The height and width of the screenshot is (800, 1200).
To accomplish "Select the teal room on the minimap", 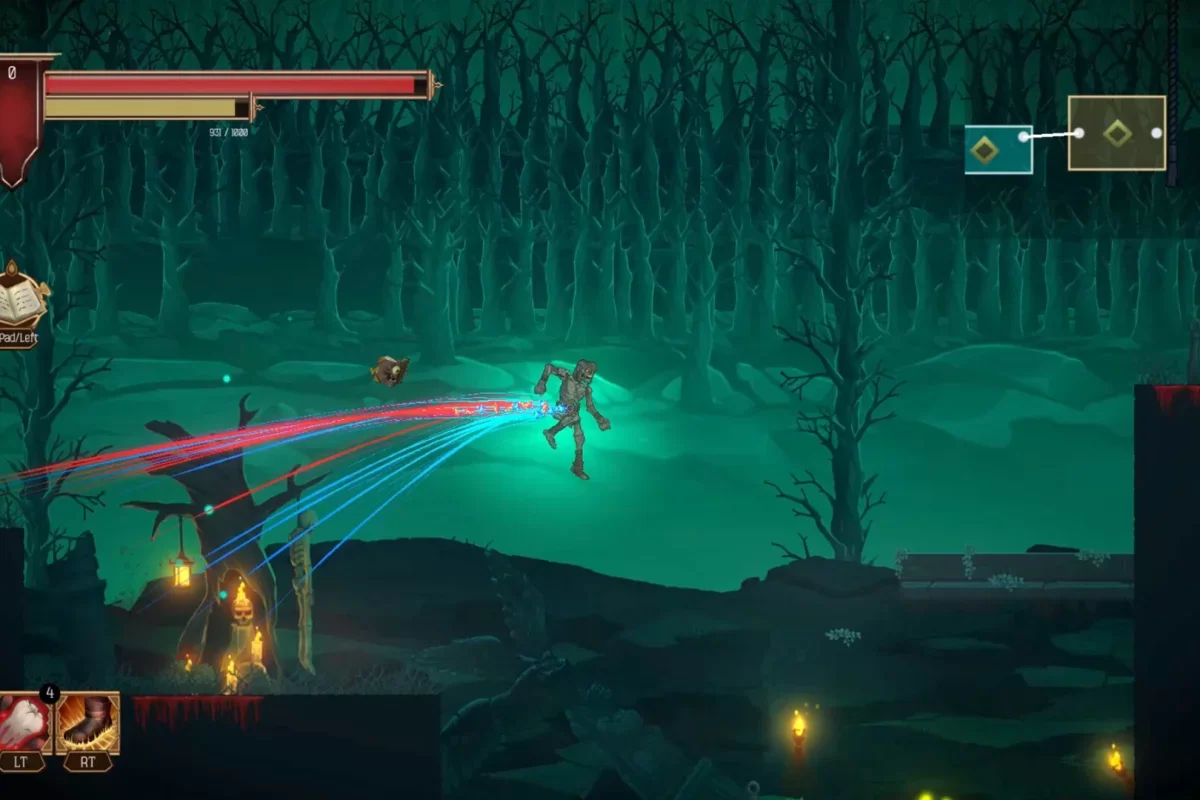I will (x=997, y=150).
